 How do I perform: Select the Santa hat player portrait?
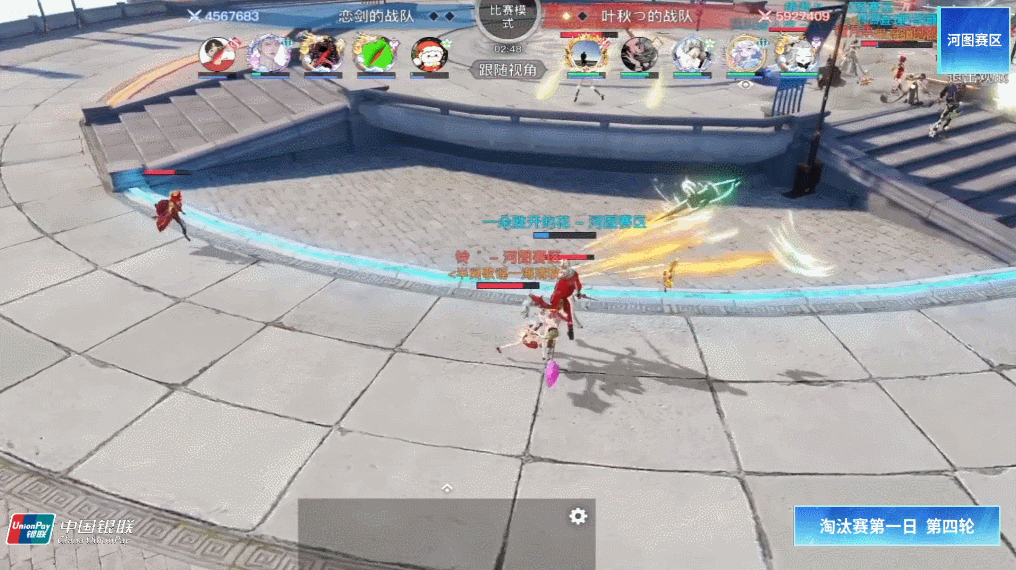point(429,53)
